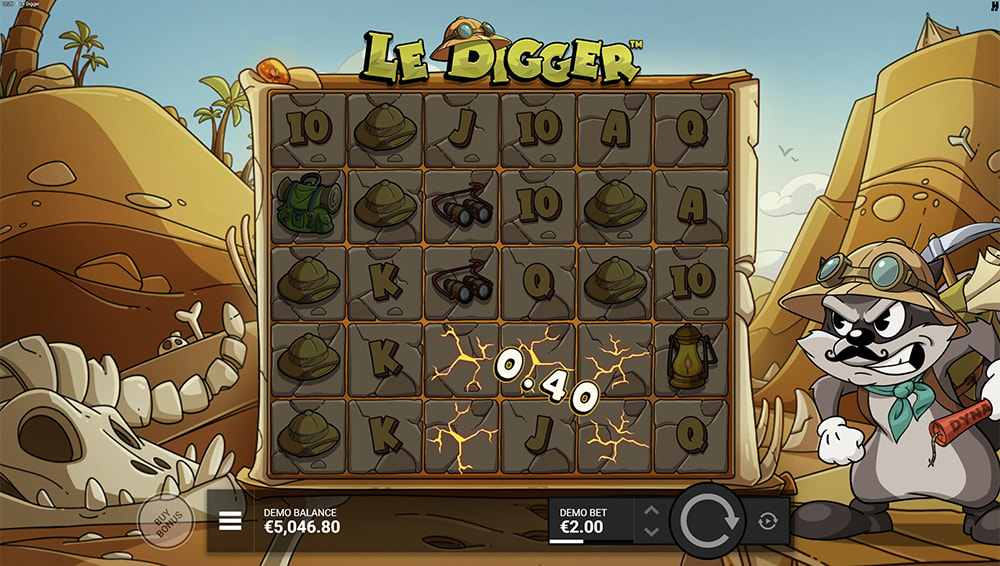Open the Demo Bet amount selector

(x=592, y=521)
